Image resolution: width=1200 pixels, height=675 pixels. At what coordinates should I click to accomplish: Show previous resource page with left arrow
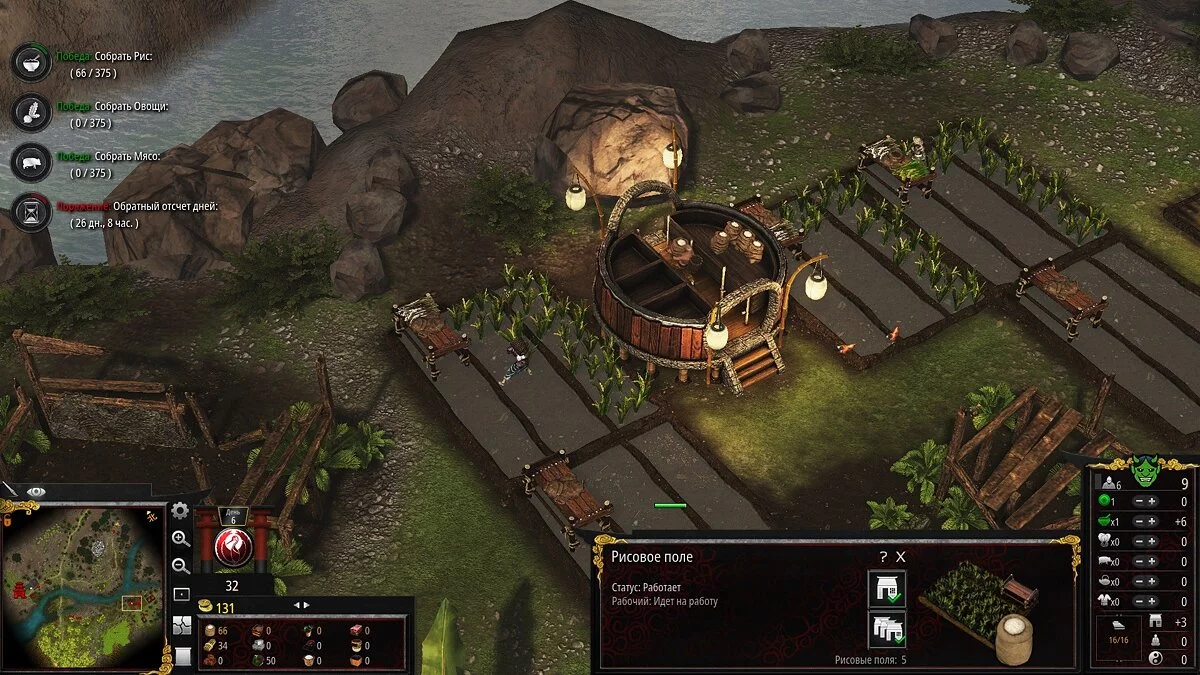tap(295, 605)
